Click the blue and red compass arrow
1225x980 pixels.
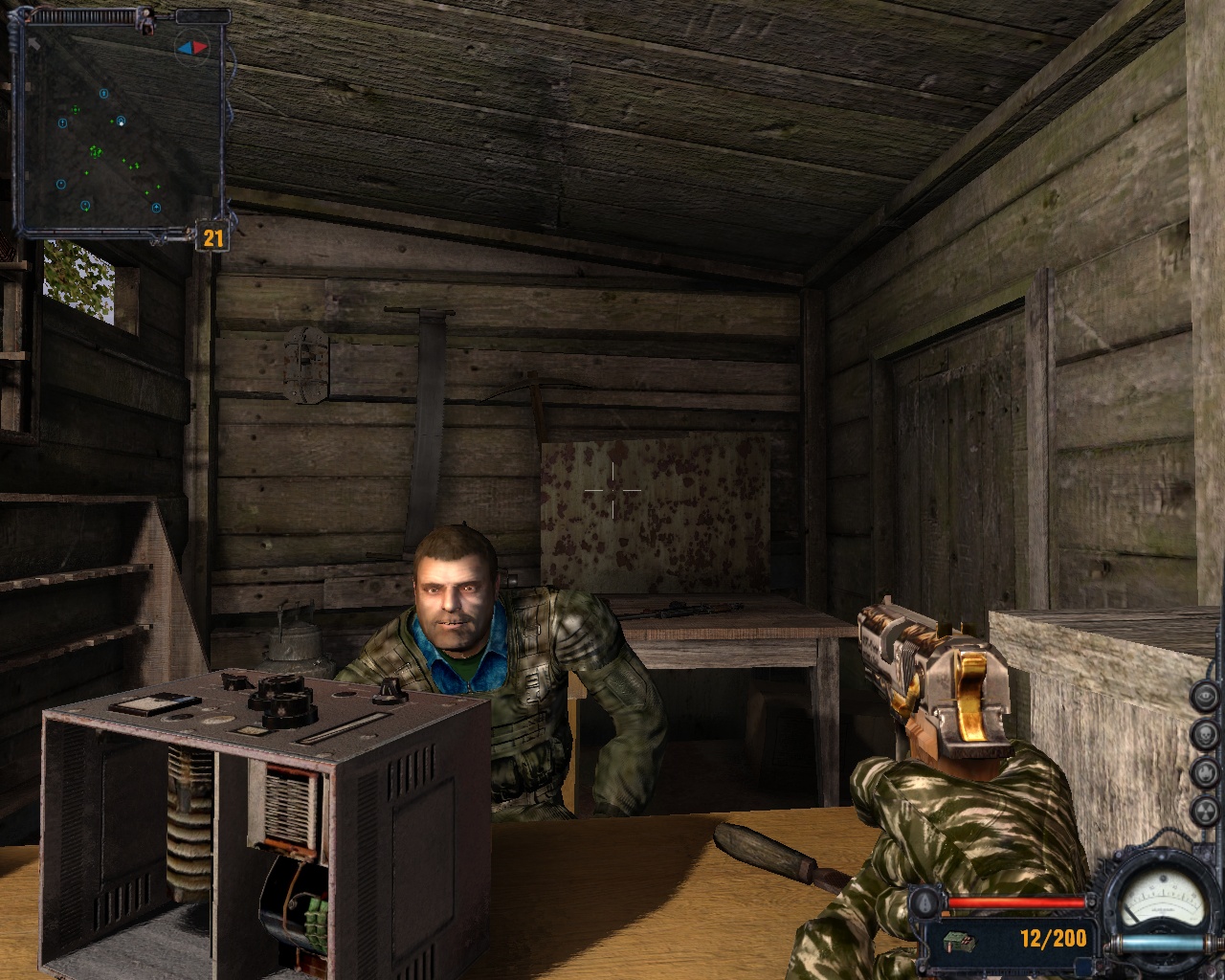tap(190, 46)
